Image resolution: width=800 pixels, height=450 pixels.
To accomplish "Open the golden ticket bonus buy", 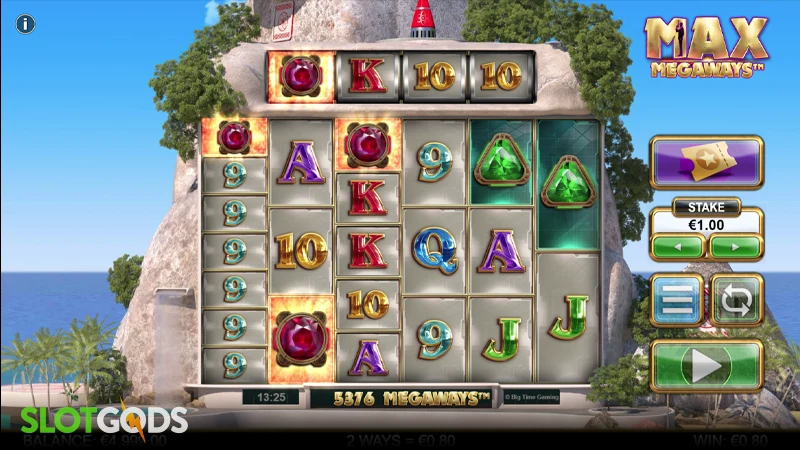I will click(706, 162).
